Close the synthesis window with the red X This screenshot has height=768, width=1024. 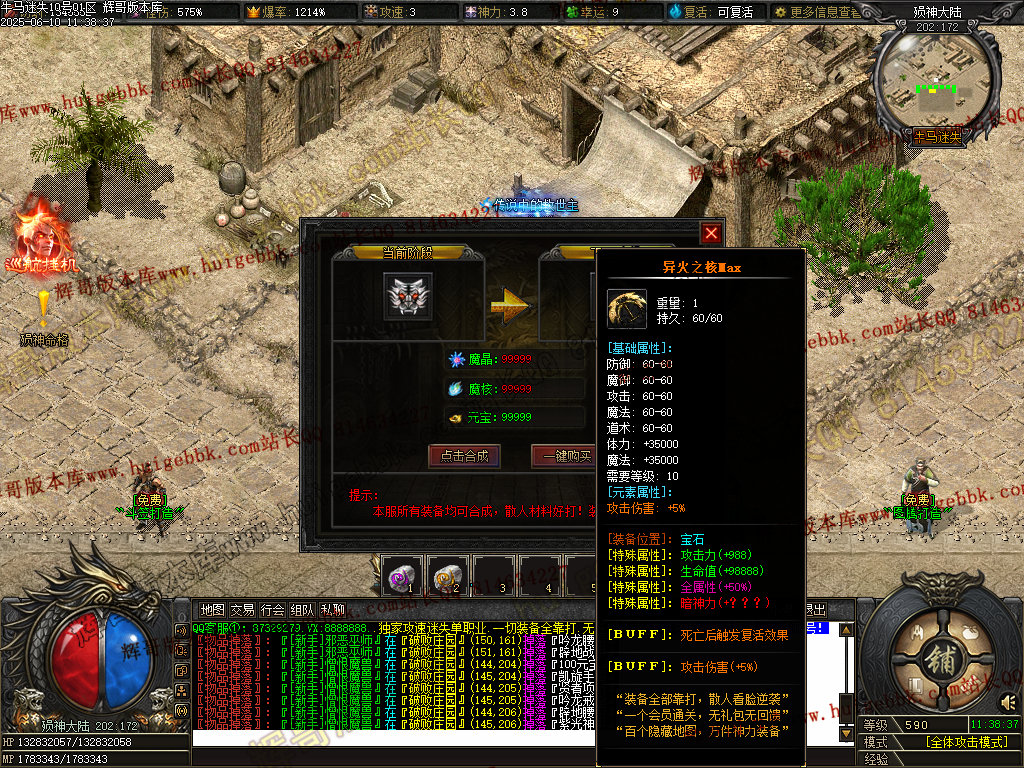tap(711, 233)
